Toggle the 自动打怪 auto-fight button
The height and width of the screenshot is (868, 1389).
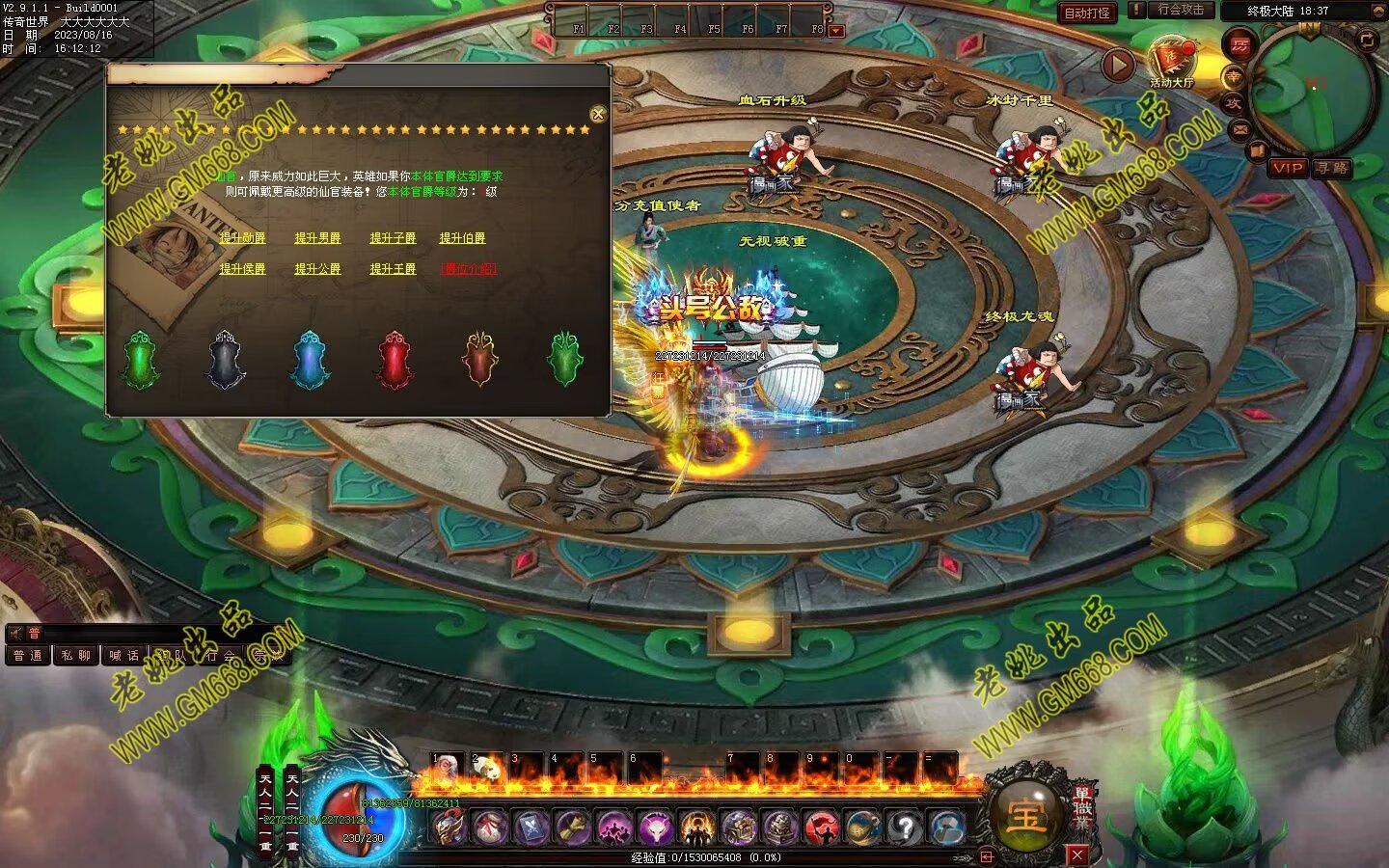1087,13
